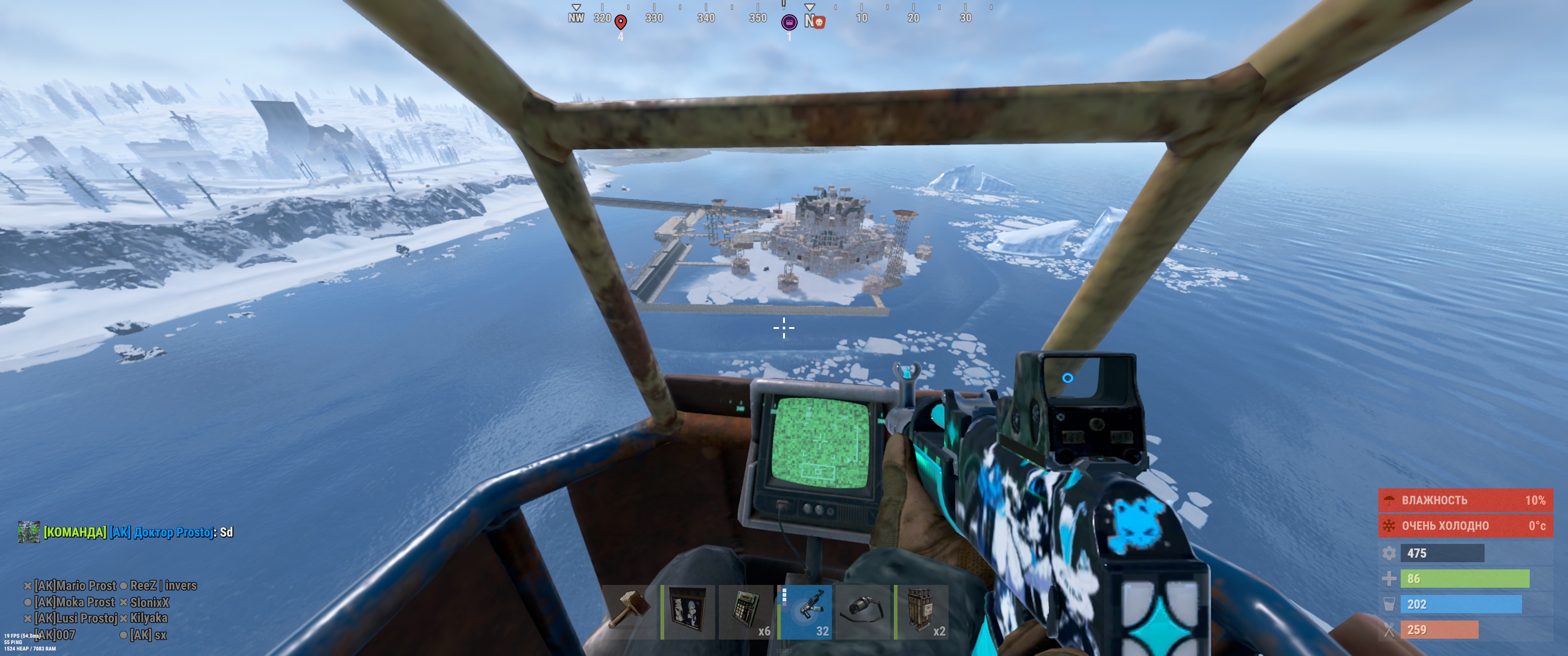This screenshot has width=1568, height=656.
Task: Select the assault rifle hotbar slot
Action: pyautogui.click(x=805, y=611)
